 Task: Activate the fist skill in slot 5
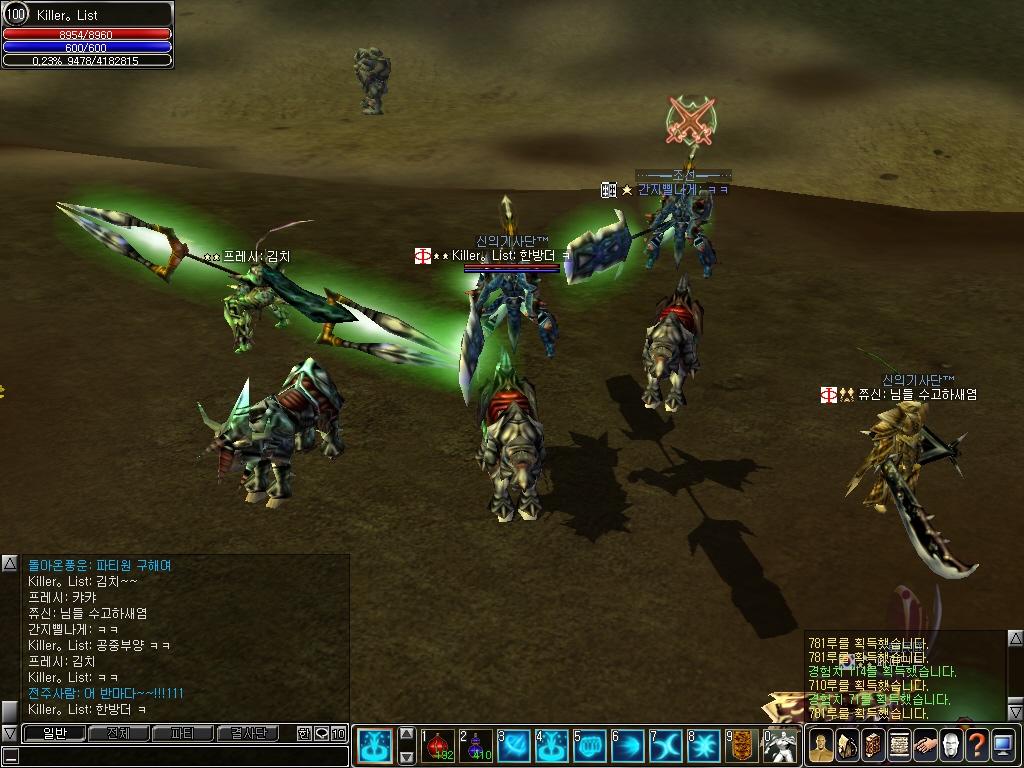click(590, 745)
